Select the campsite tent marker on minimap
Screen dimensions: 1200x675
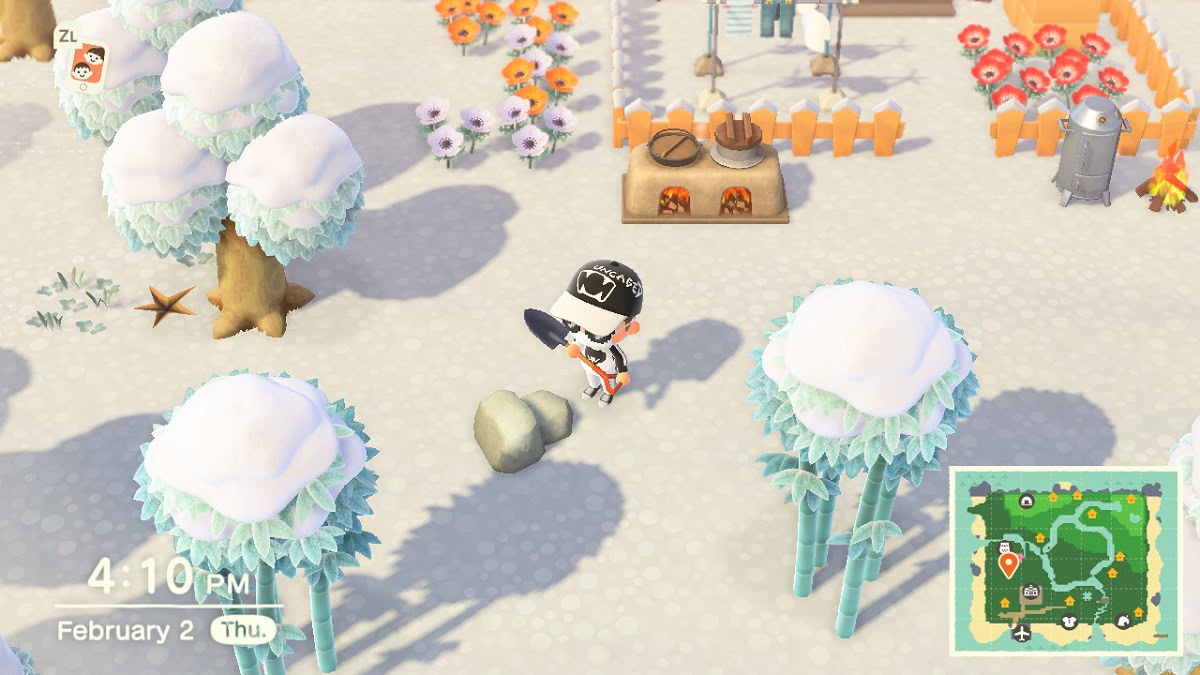click(x=1026, y=501)
